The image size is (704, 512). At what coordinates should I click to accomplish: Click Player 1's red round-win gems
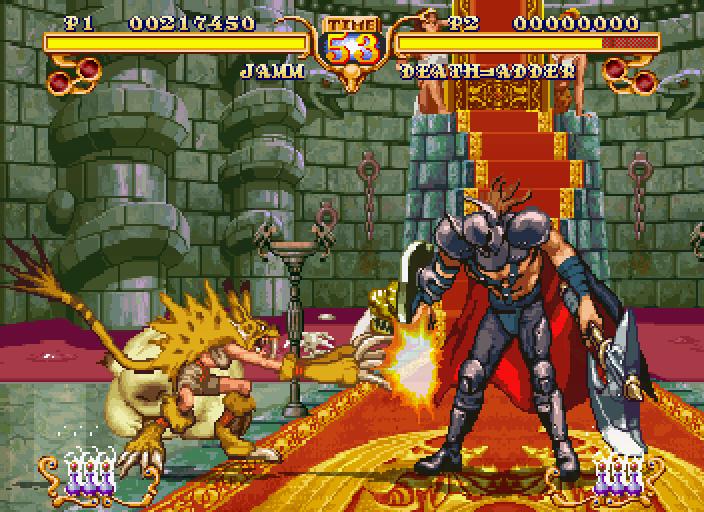[x=73, y=71]
